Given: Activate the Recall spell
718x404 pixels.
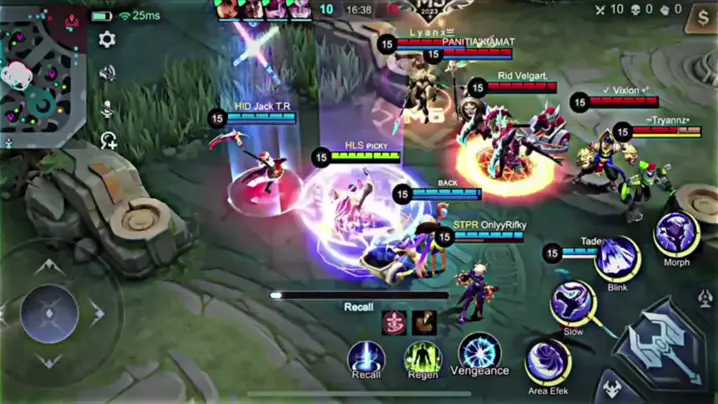Looking at the screenshot, I should [366, 356].
